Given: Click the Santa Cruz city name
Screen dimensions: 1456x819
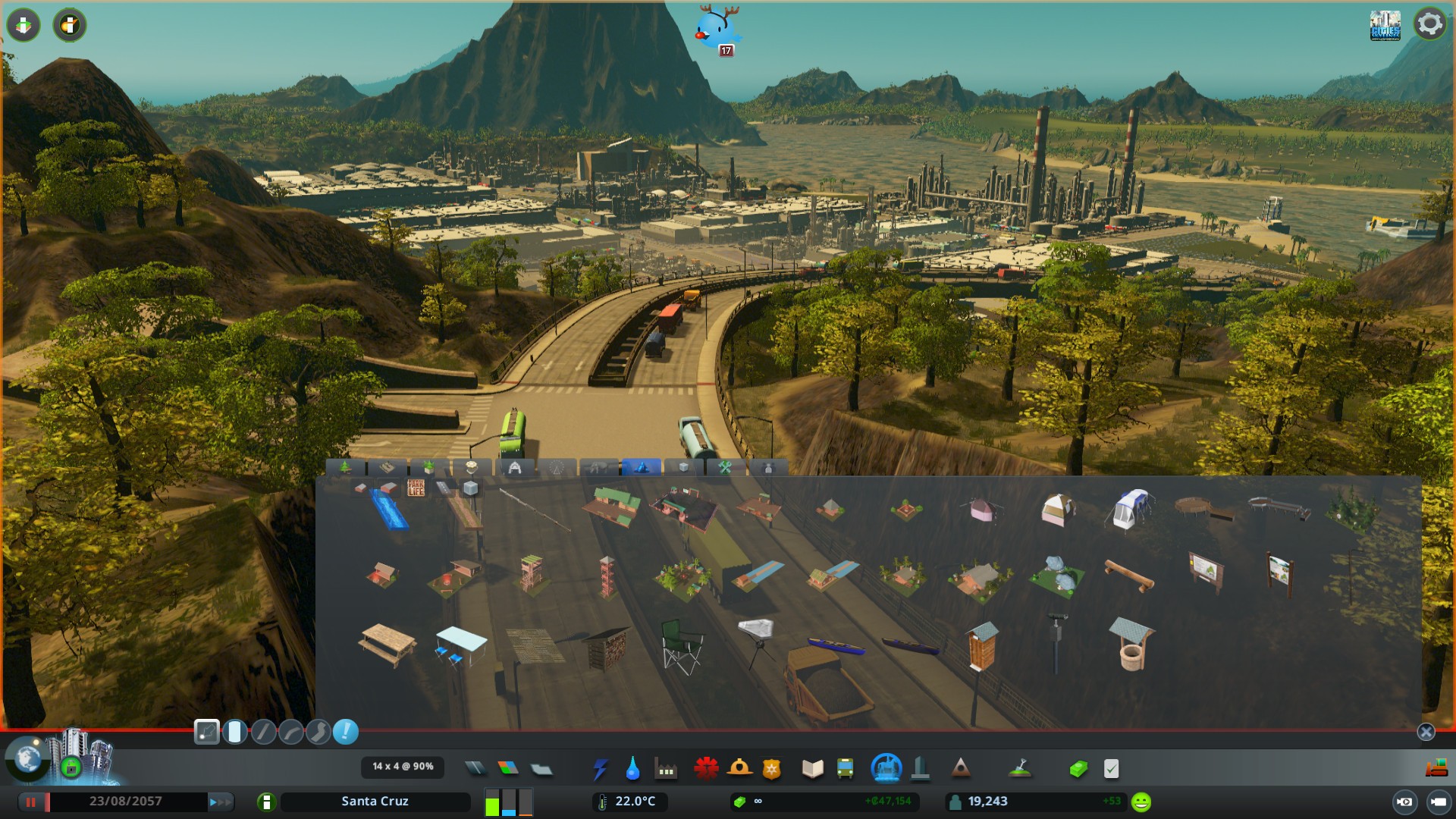Looking at the screenshot, I should click(x=375, y=802).
